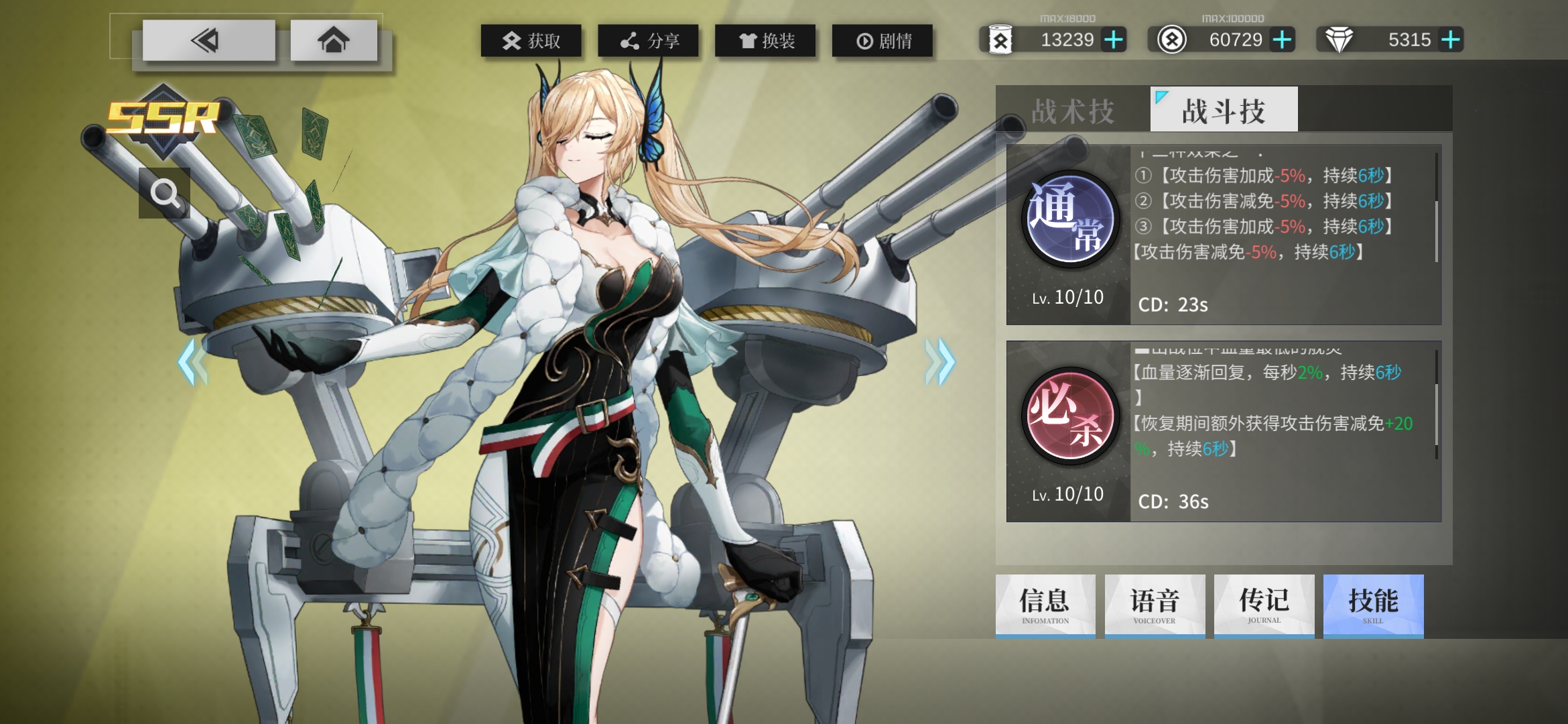Show the next character with right chevrons
The width and height of the screenshot is (1568, 724).
point(939,362)
